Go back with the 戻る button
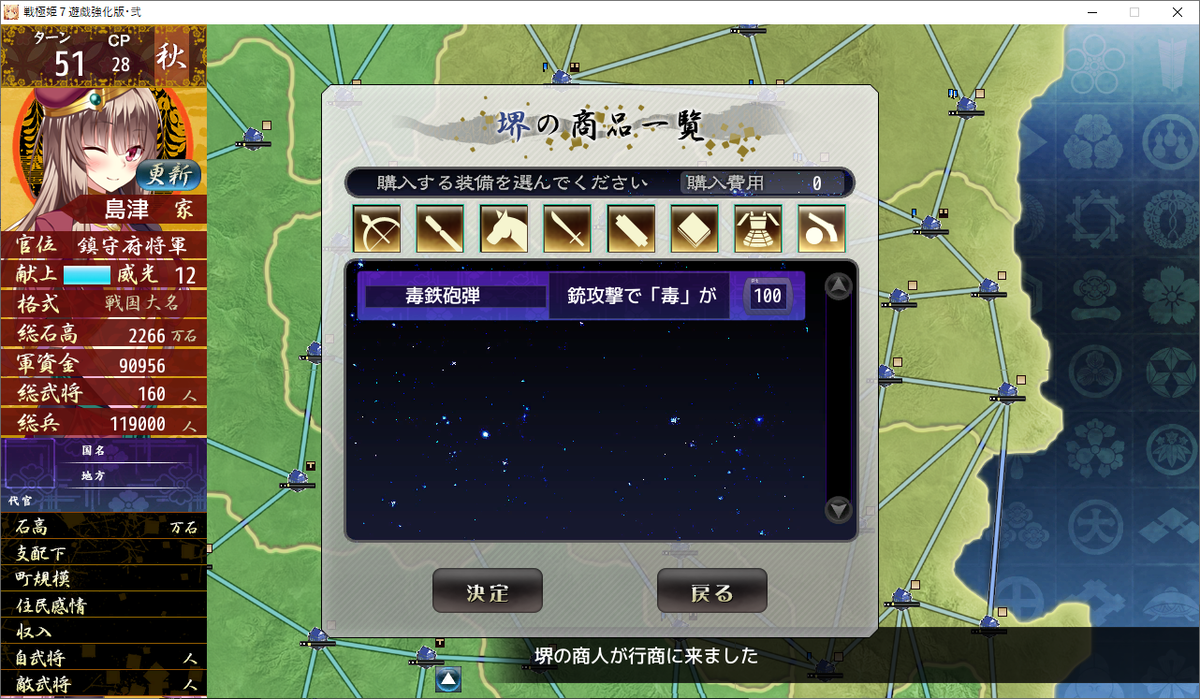Image resolution: width=1200 pixels, height=699 pixels. 711,591
